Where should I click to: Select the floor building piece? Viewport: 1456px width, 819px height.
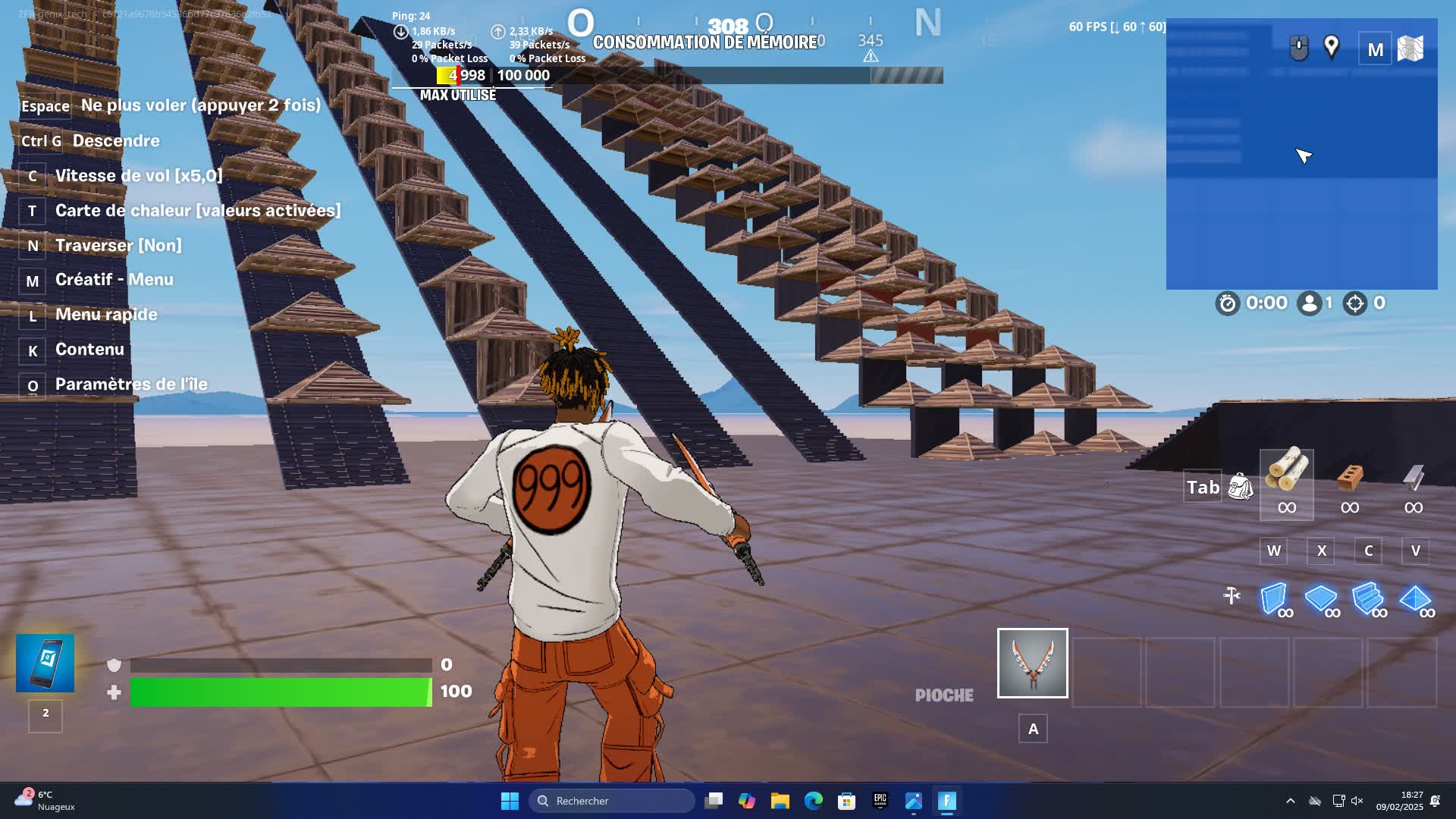point(1321,599)
